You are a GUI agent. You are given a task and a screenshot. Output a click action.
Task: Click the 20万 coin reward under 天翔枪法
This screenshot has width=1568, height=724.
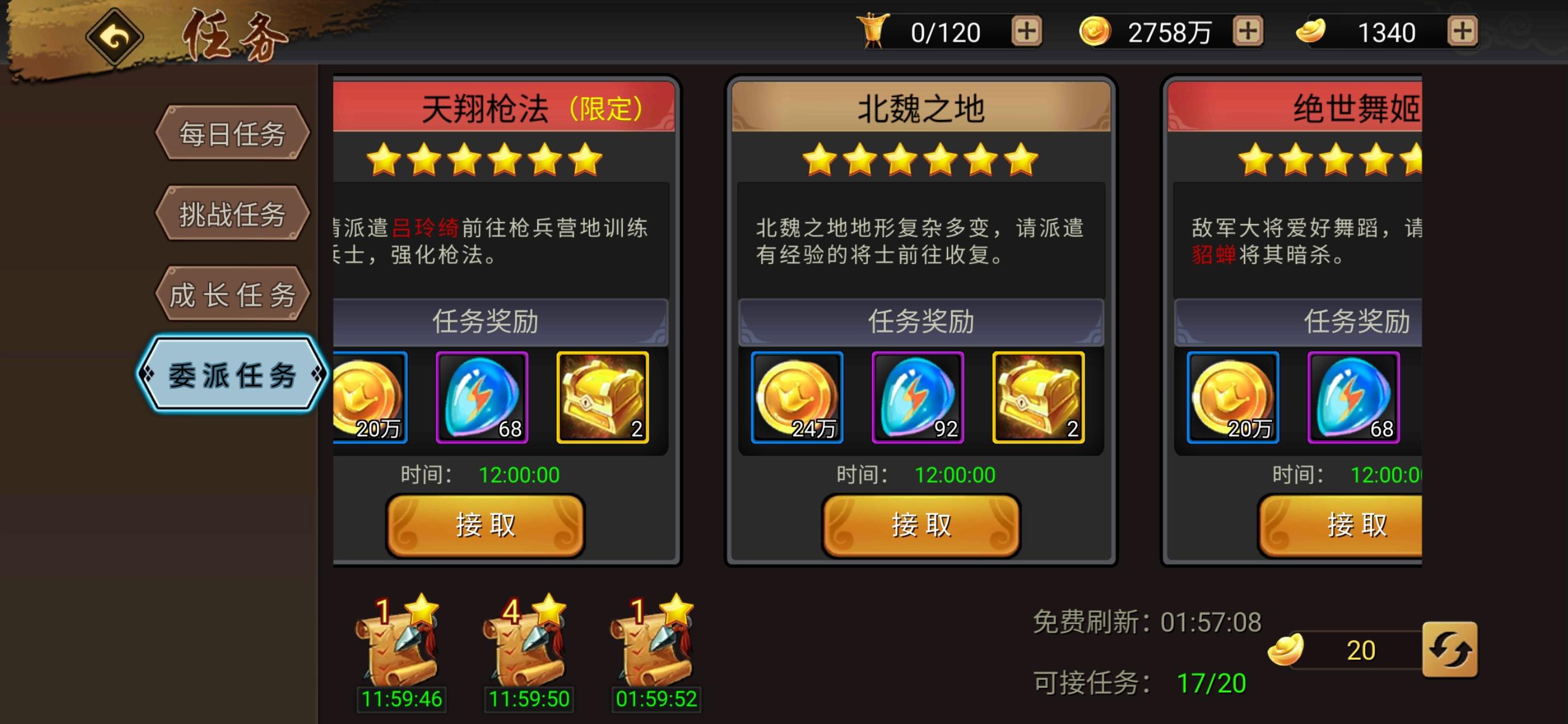coord(368,398)
